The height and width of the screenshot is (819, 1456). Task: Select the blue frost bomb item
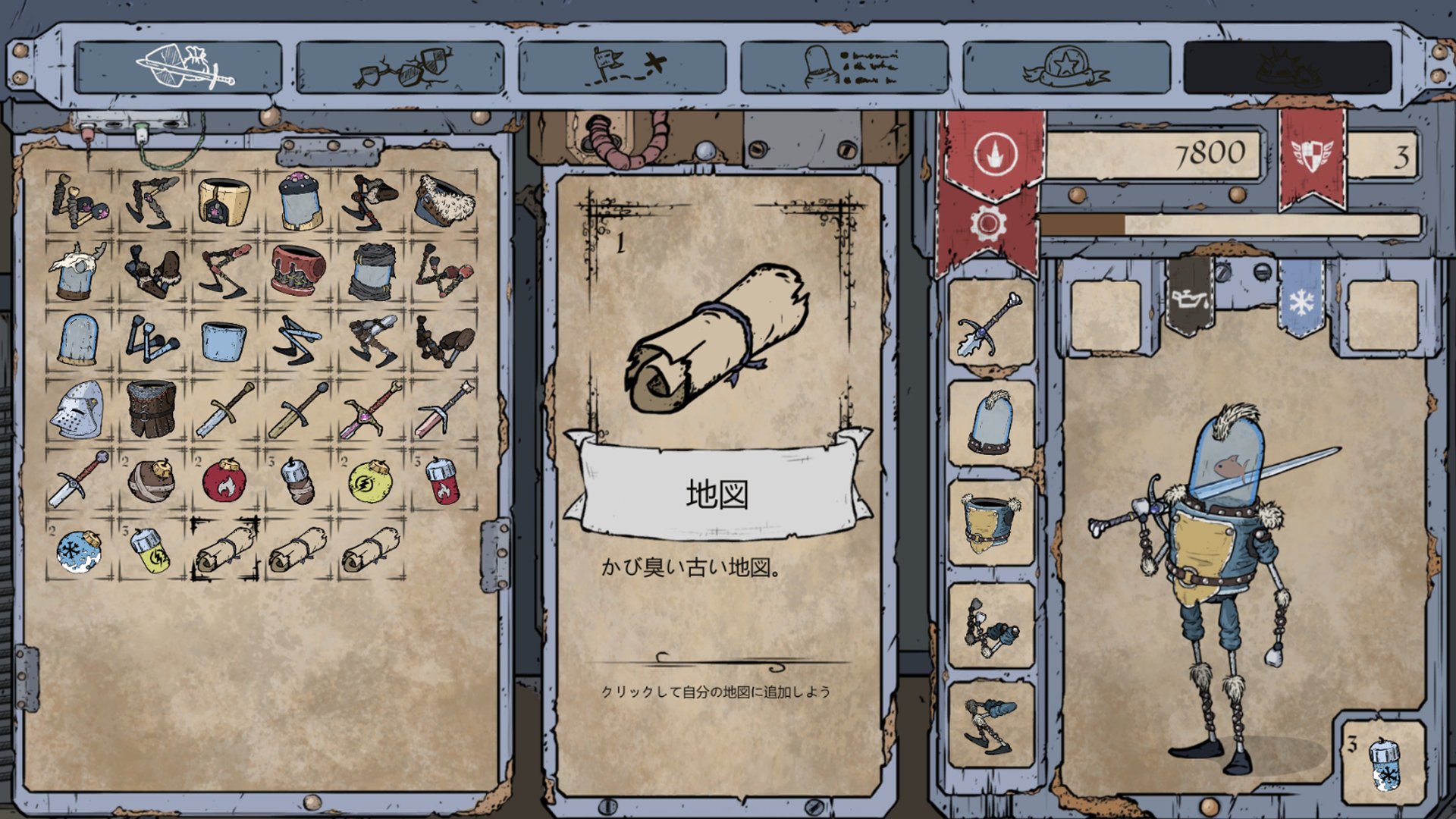pos(78,550)
